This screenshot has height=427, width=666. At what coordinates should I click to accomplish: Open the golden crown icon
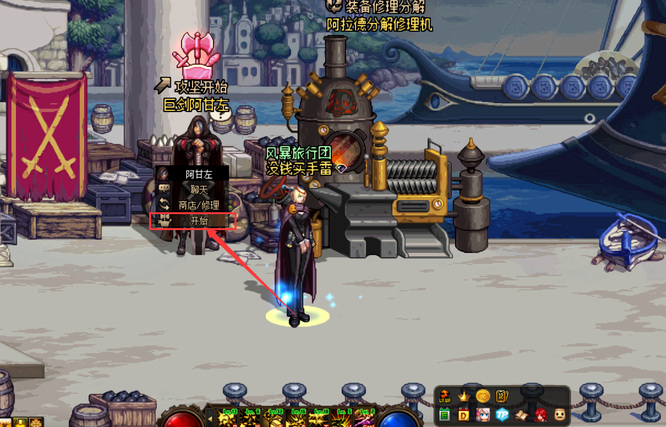click(464, 396)
